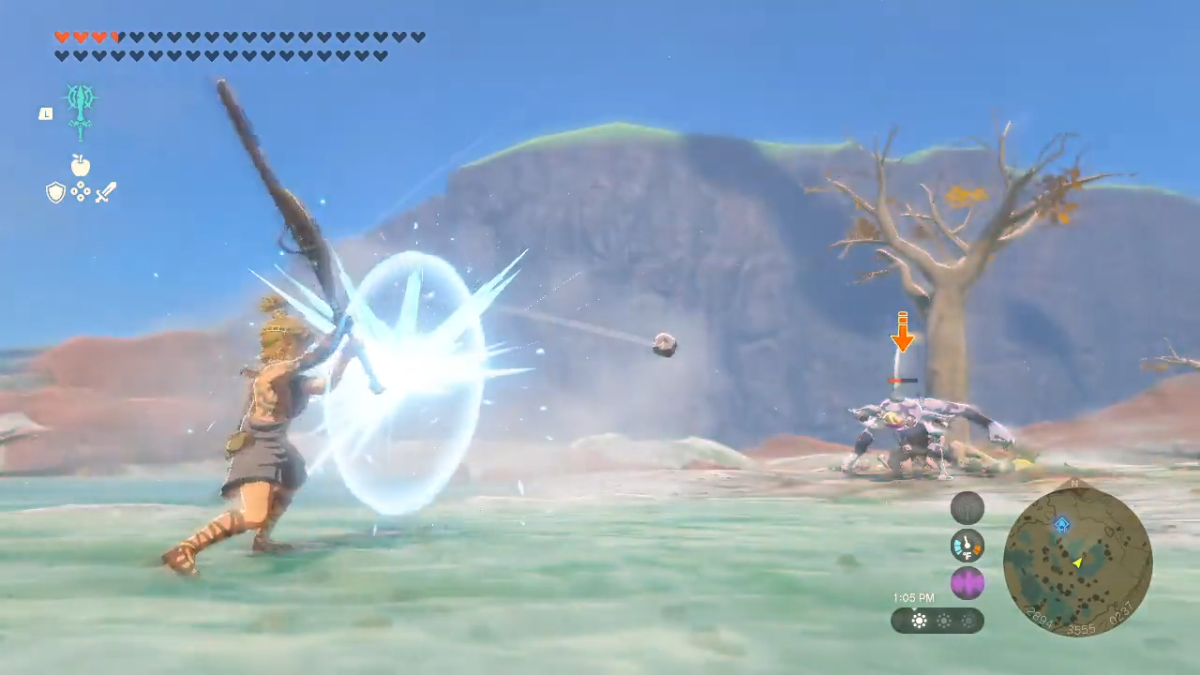Open the shield quick-select icon
The height and width of the screenshot is (675, 1200).
click(x=55, y=192)
